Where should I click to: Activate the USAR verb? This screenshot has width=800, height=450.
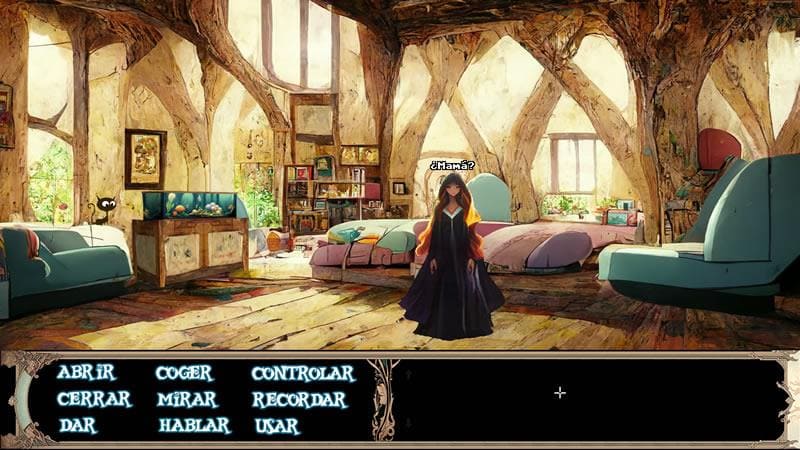point(277,425)
